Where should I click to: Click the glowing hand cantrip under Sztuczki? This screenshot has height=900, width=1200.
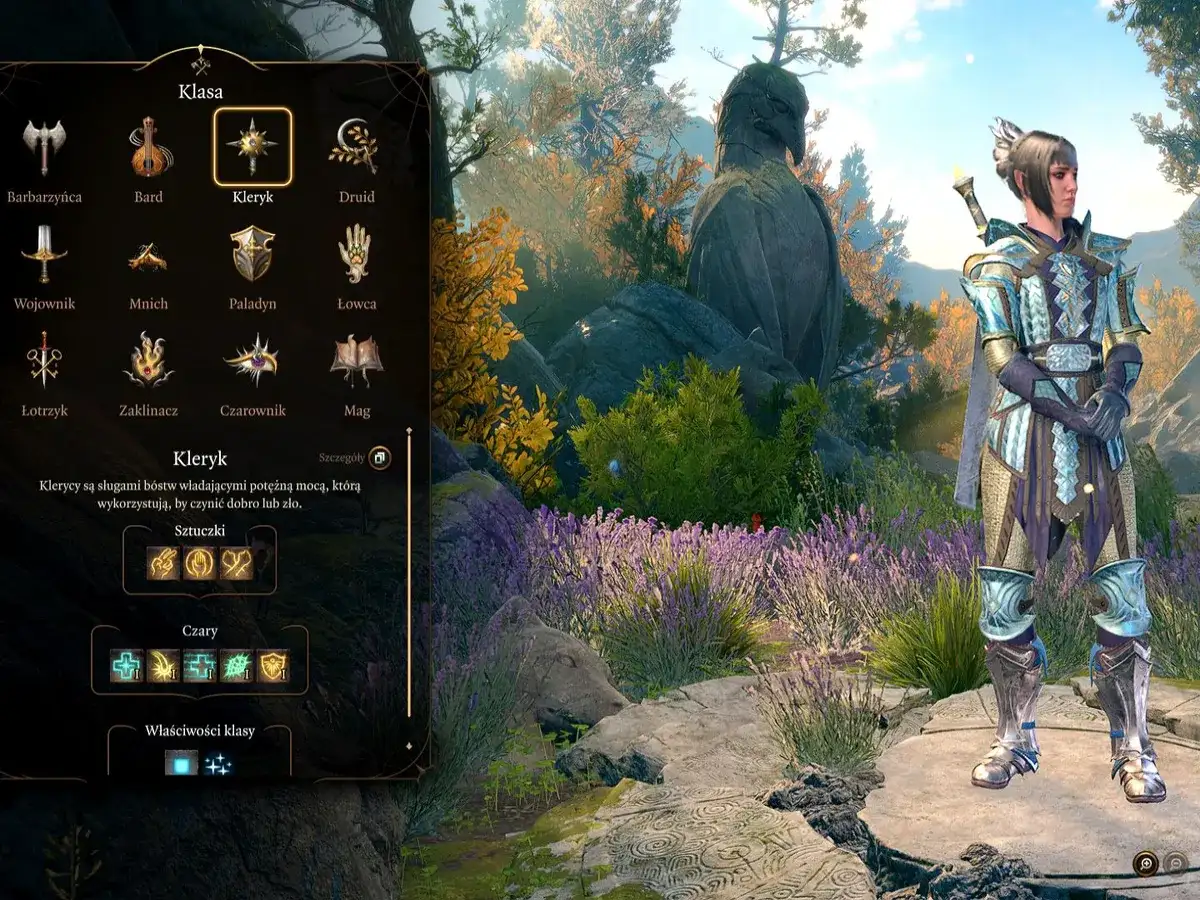(x=199, y=563)
